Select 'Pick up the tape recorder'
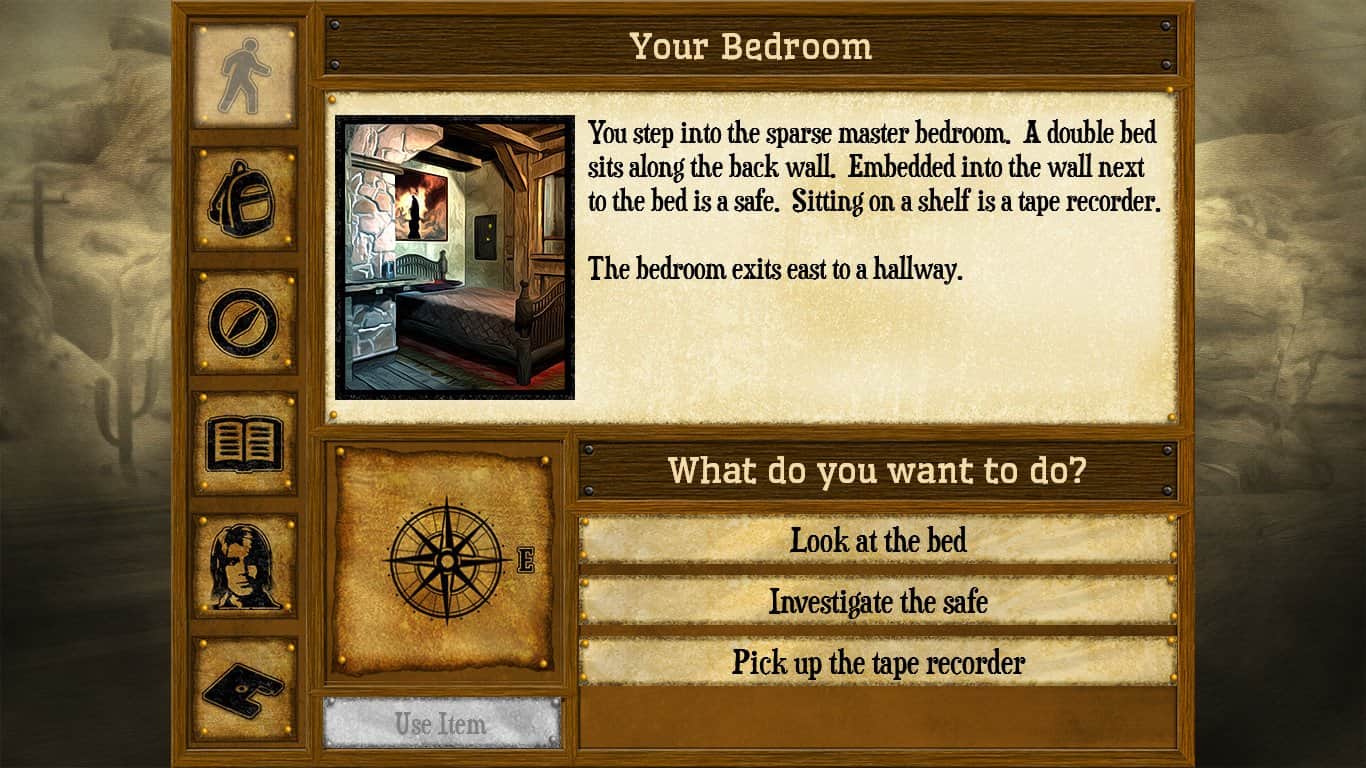 click(x=876, y=662)
